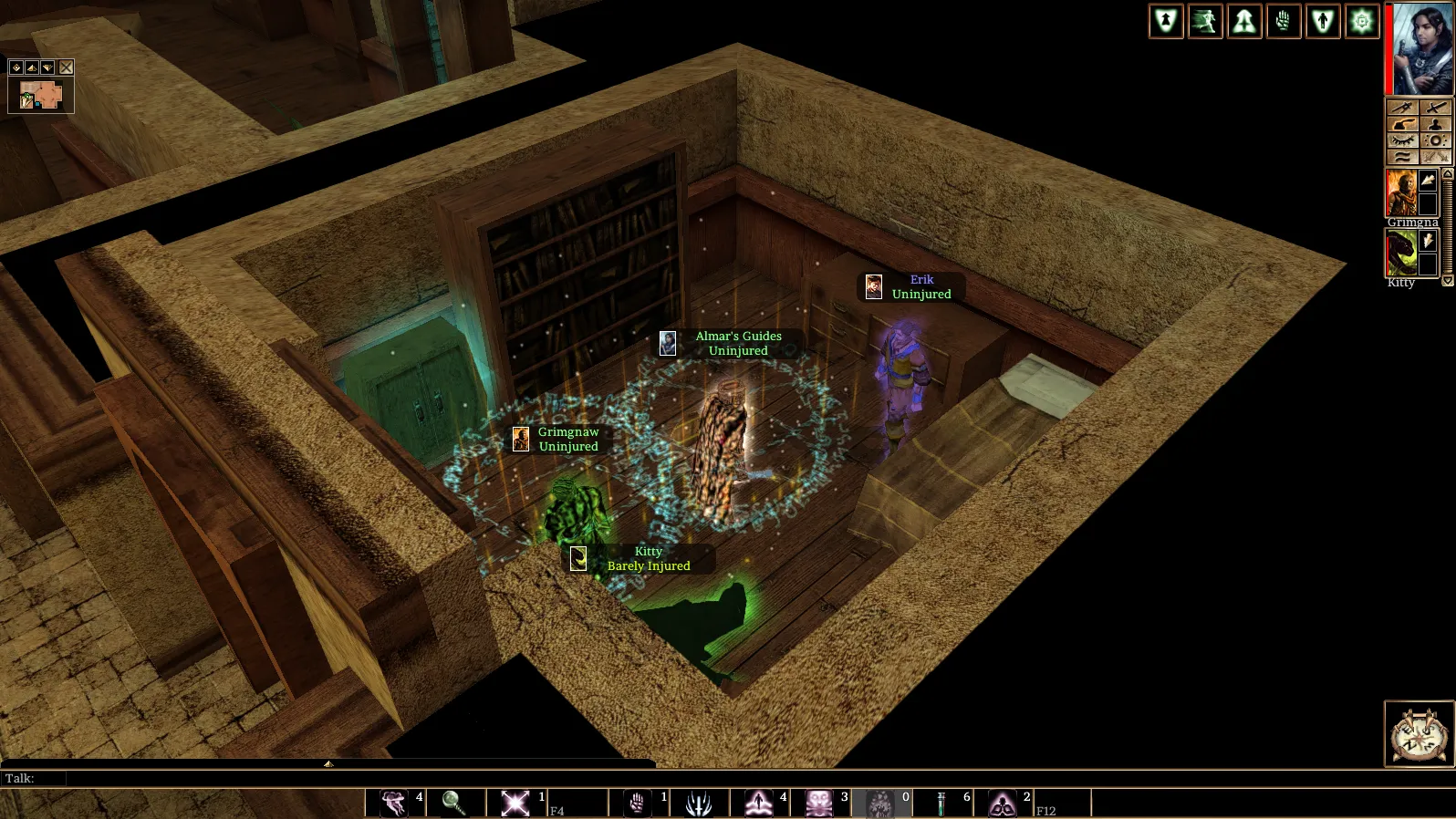
Task: Click the closed eye button
Action: point(1402,140)
